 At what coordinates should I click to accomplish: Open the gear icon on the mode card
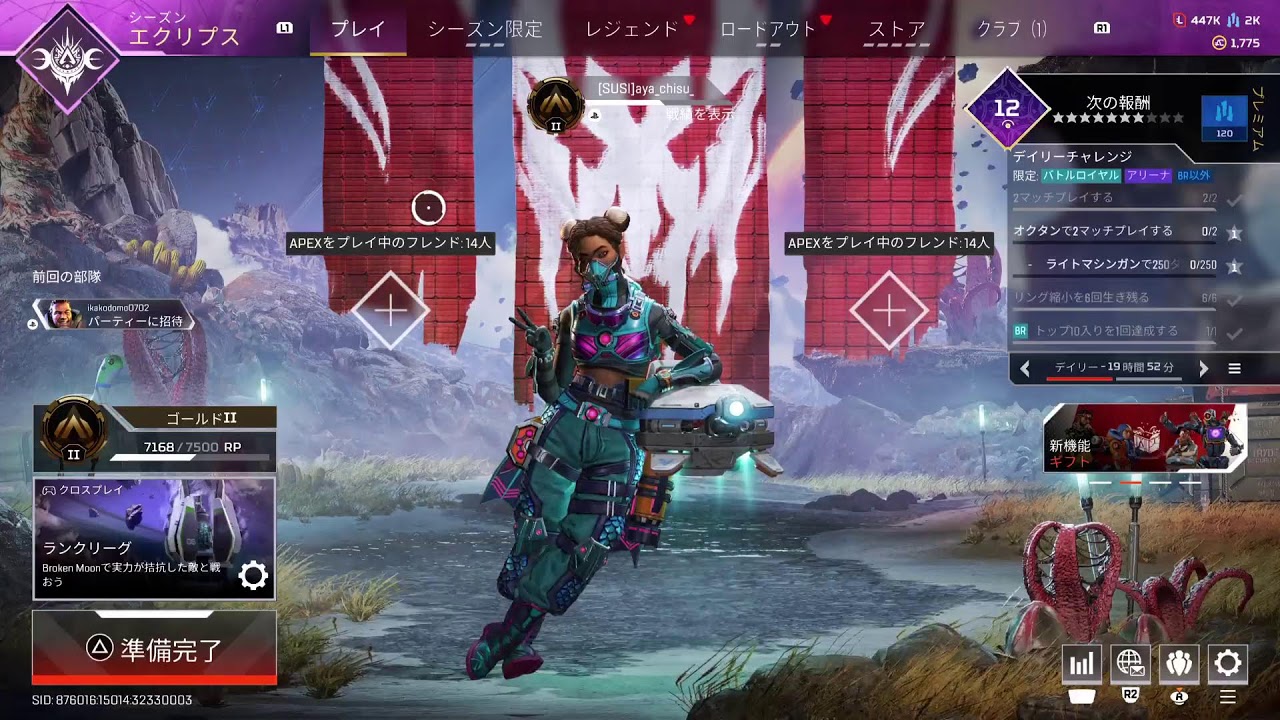coord(253,575)
